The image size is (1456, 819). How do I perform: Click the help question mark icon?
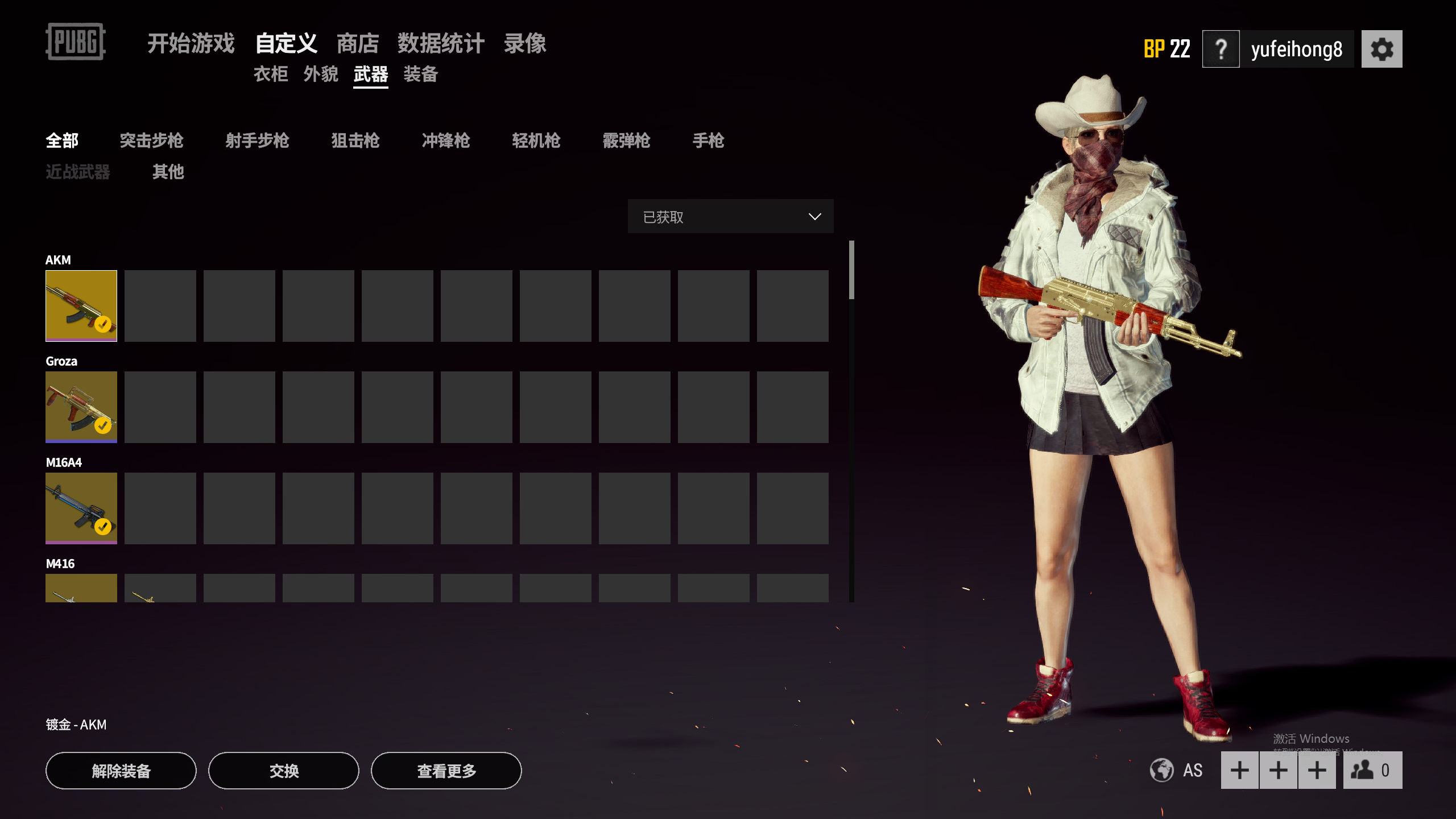pyautogui.click(x=1221, y=48)
